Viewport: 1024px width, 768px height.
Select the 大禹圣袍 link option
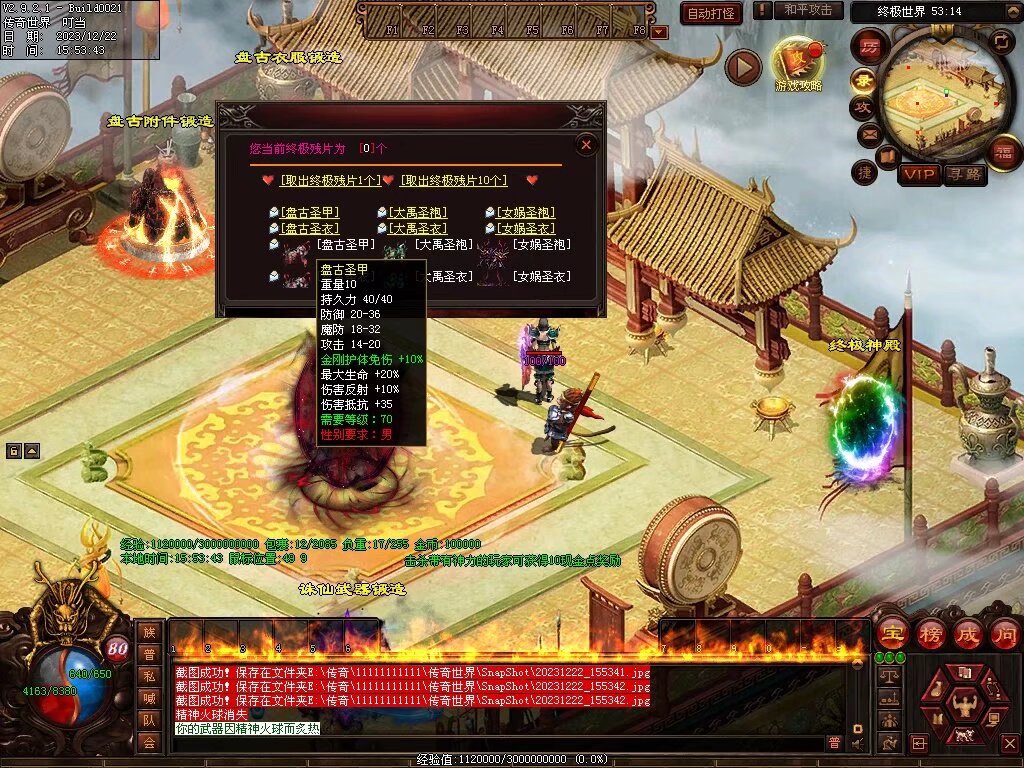[418, 212]
